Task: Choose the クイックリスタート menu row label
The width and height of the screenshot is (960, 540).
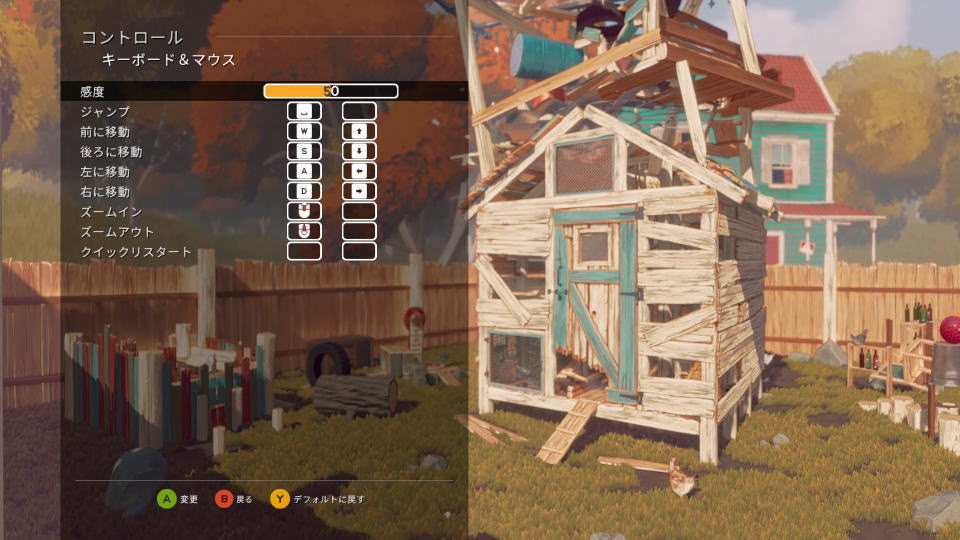Action: pos(135,252)
